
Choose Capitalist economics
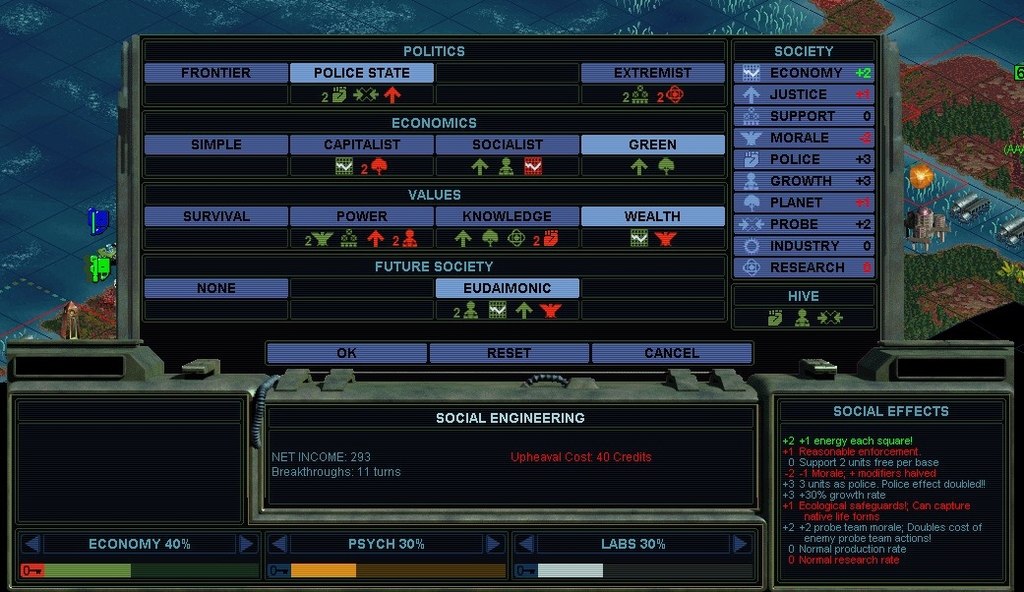click(362, 145)
